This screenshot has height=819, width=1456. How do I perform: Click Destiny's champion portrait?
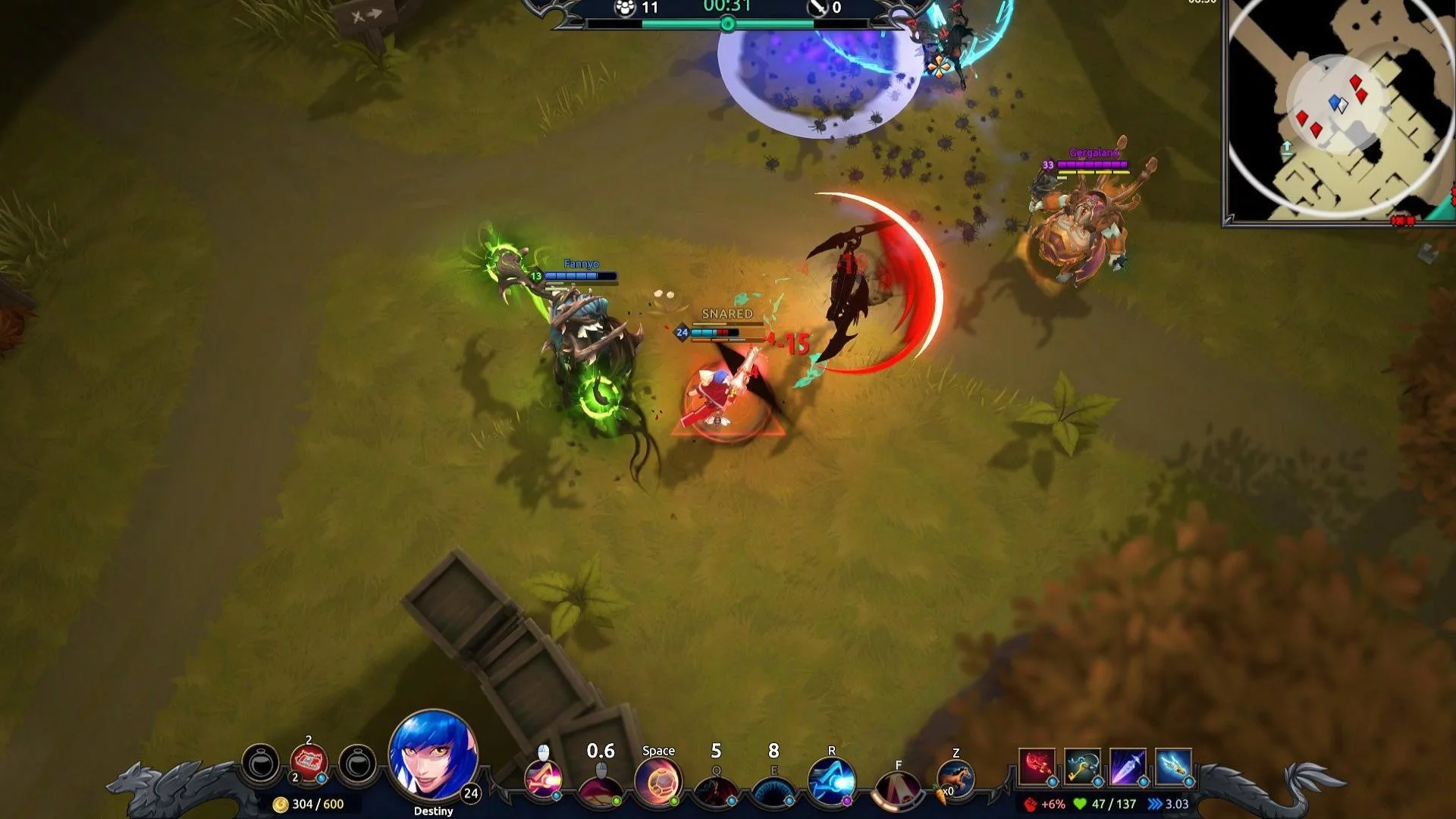(x=433, y=755)
